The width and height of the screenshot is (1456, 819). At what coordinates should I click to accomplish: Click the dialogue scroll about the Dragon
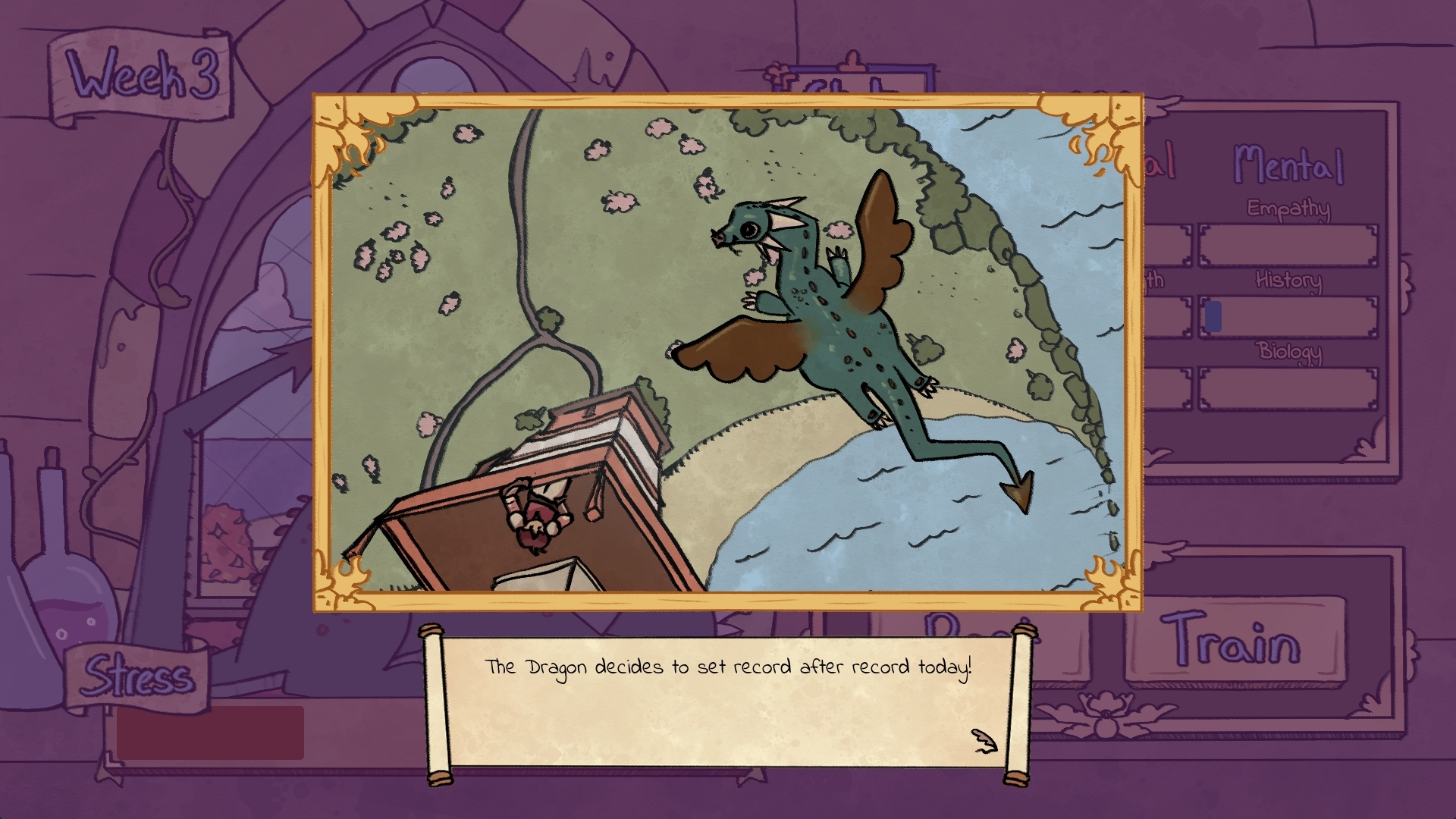728,701
